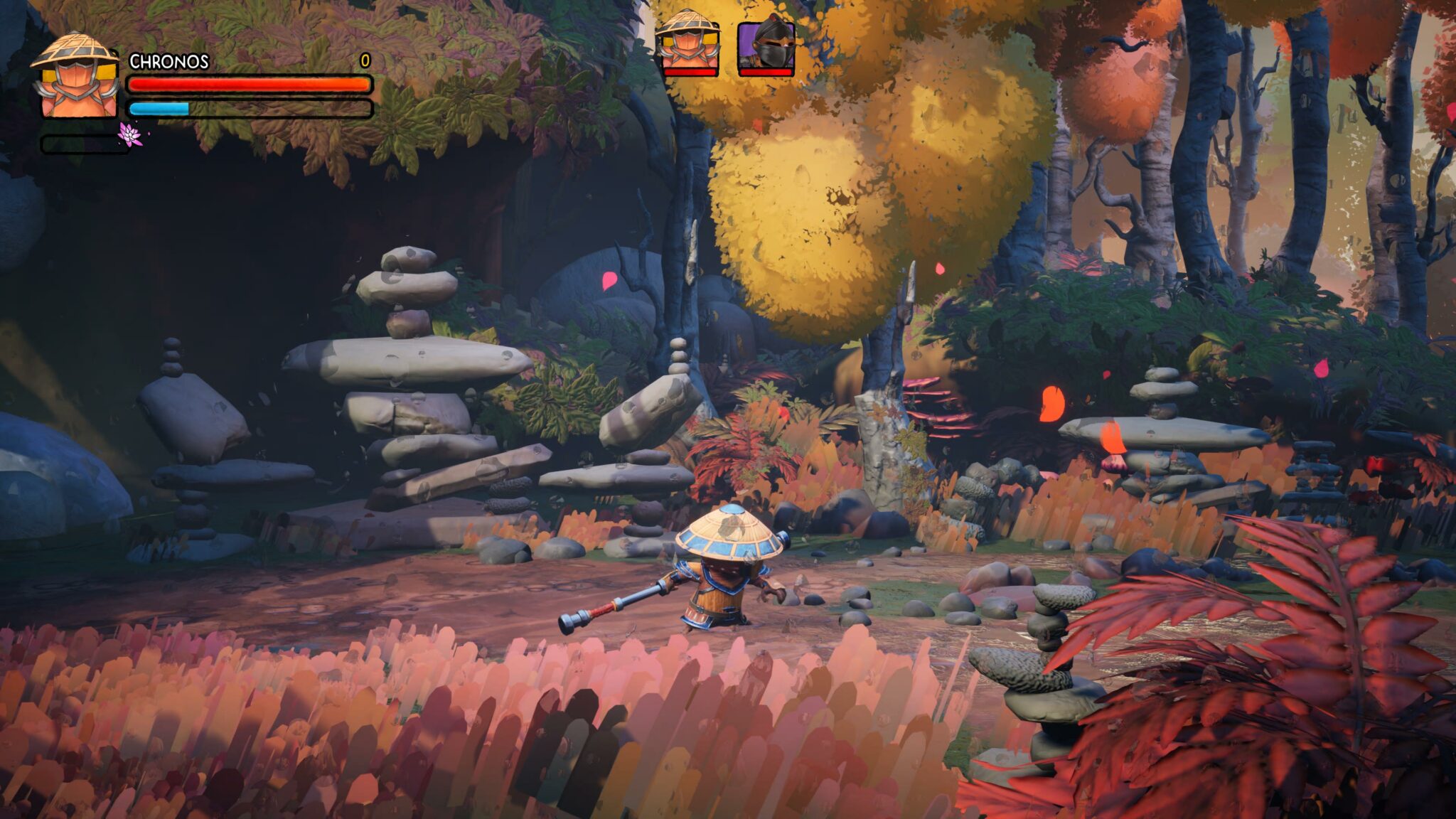Click the pink lotus flower icon
Screen dimensions: 1456x819
pos(130,134)
